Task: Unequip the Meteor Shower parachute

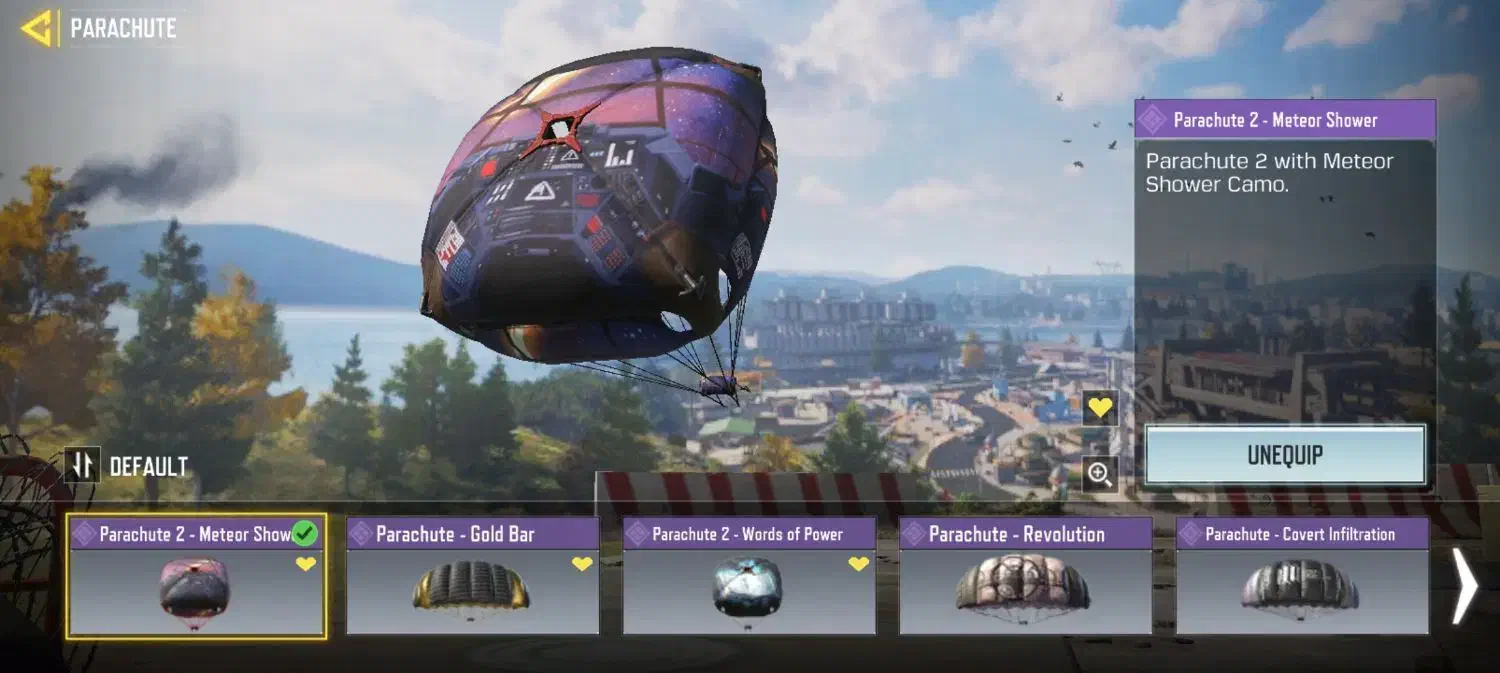Action: (1285, 455)
